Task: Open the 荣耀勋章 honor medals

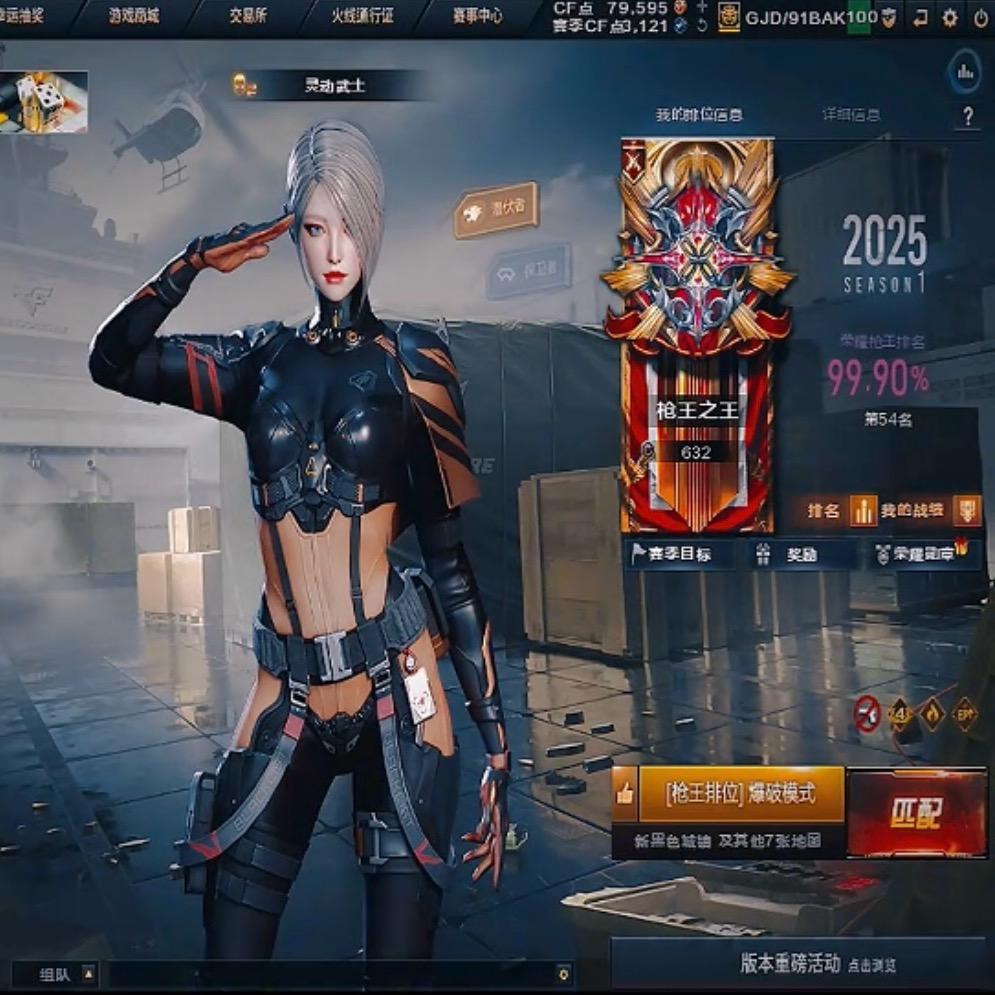Action: pos(920,554)
